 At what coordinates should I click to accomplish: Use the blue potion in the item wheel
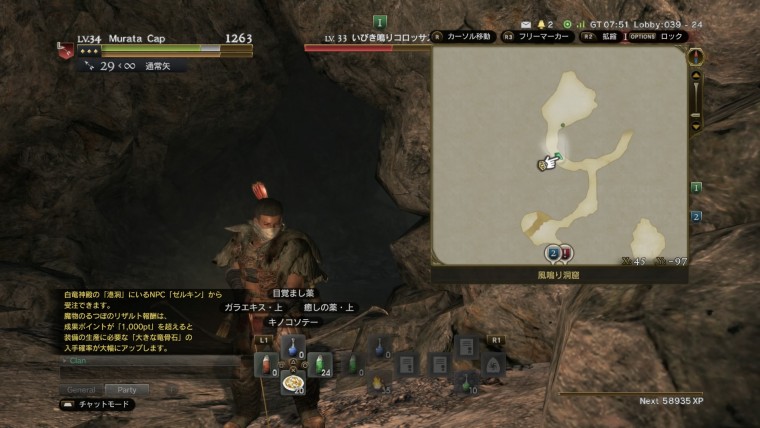coord(293,346)
